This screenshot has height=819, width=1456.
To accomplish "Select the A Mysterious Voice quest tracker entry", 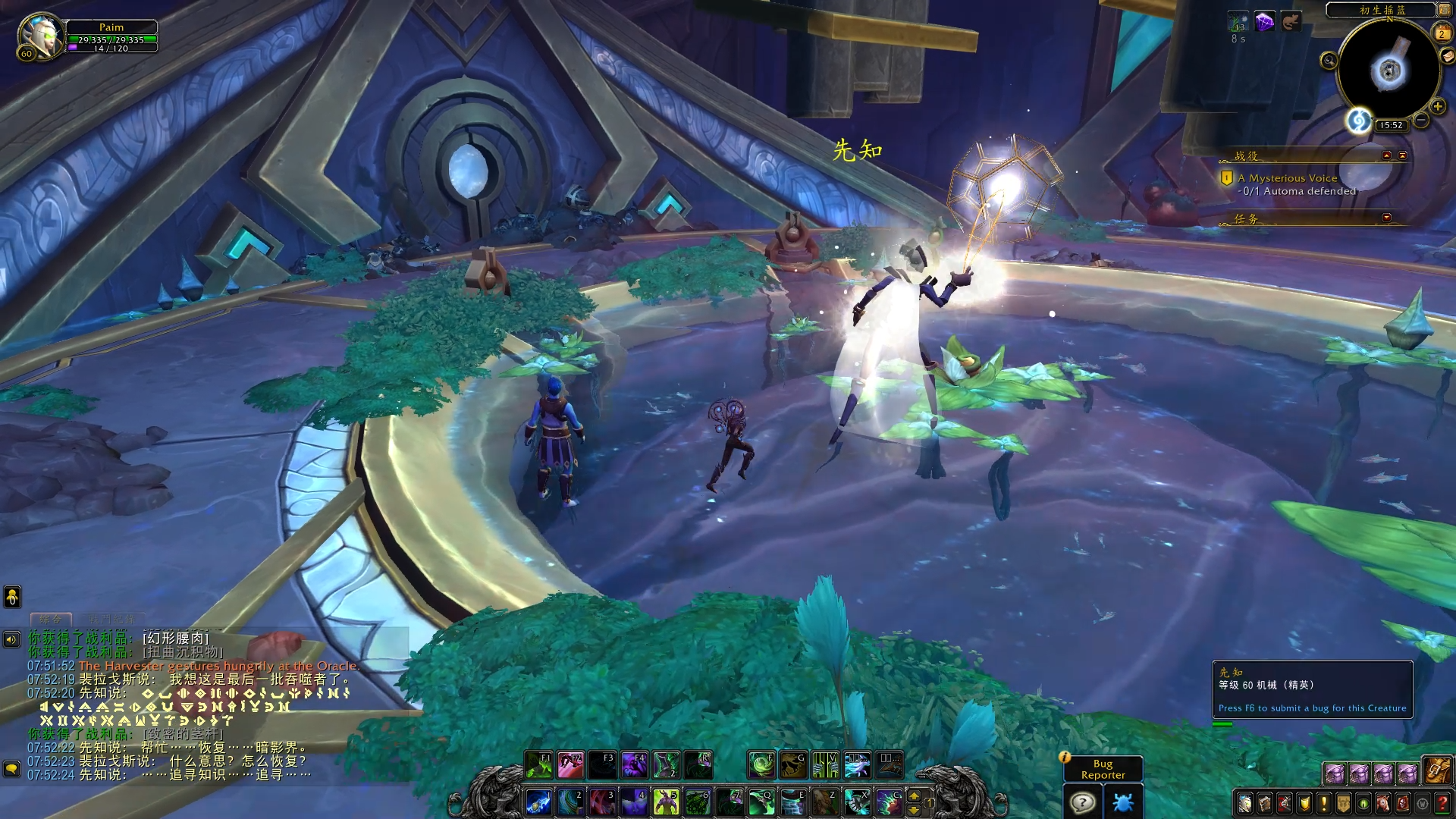I will [1288, 178].
